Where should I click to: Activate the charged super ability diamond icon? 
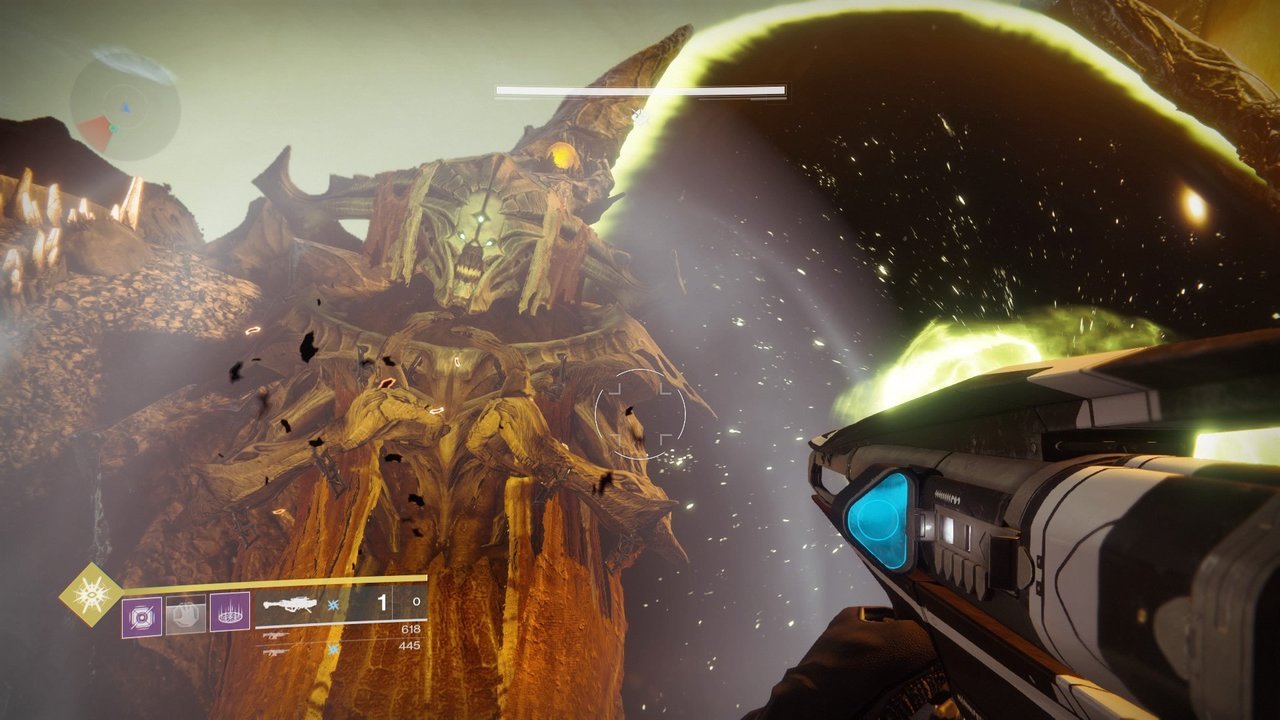click(x=91, y=594)
